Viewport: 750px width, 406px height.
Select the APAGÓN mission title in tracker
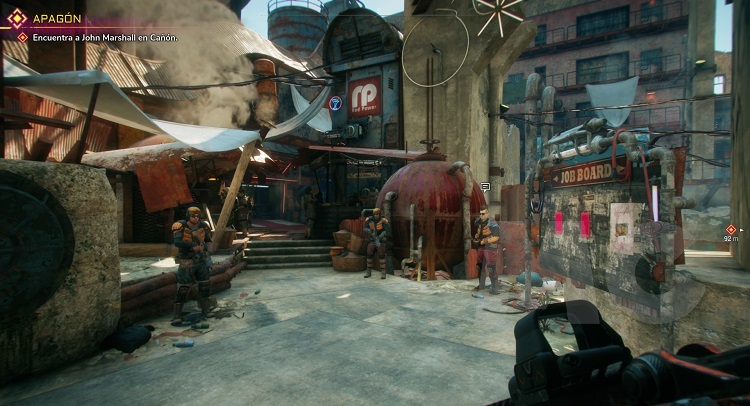coord(59,18)
